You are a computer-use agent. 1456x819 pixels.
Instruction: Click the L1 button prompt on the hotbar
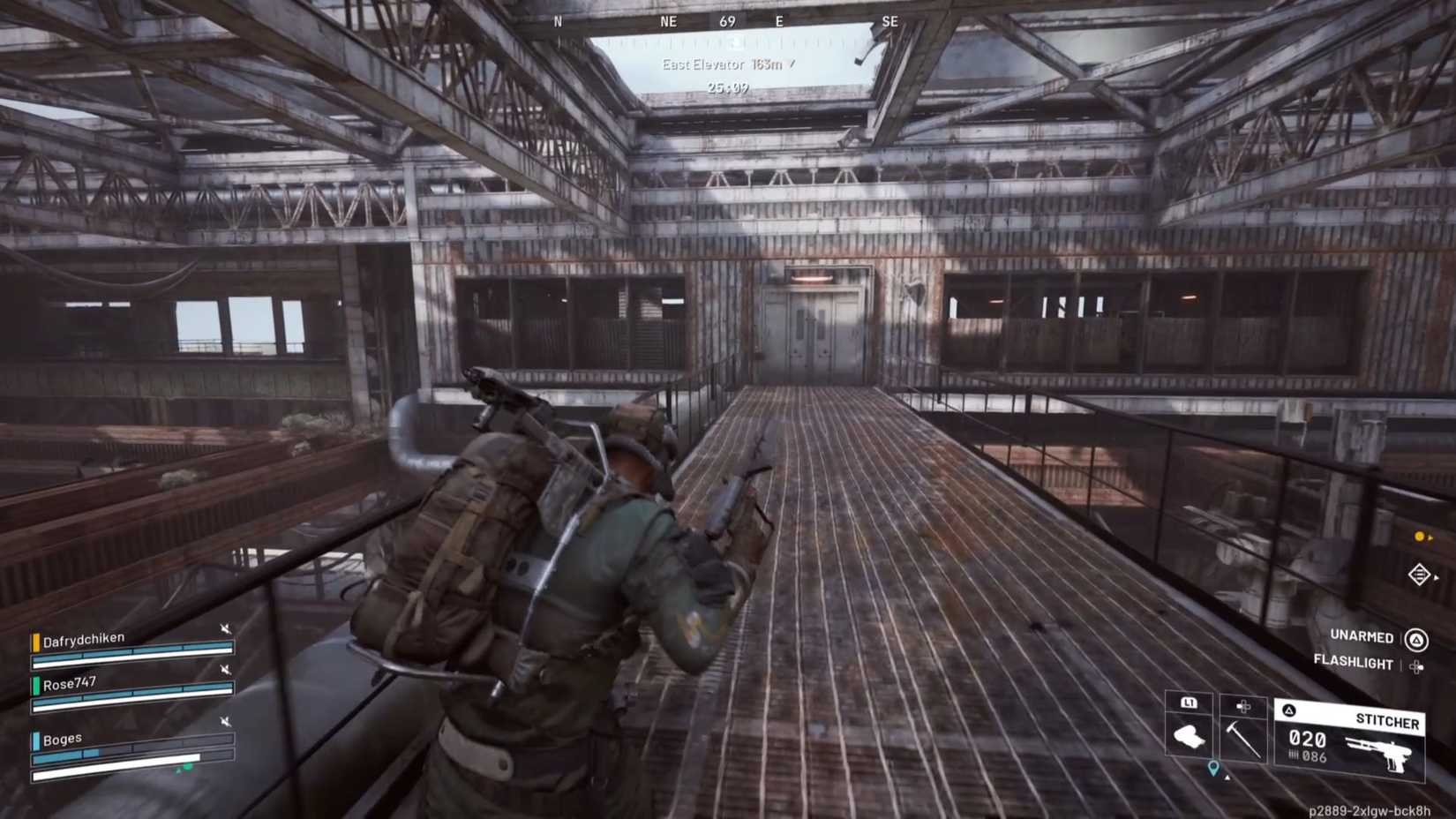coord(1191,704)
